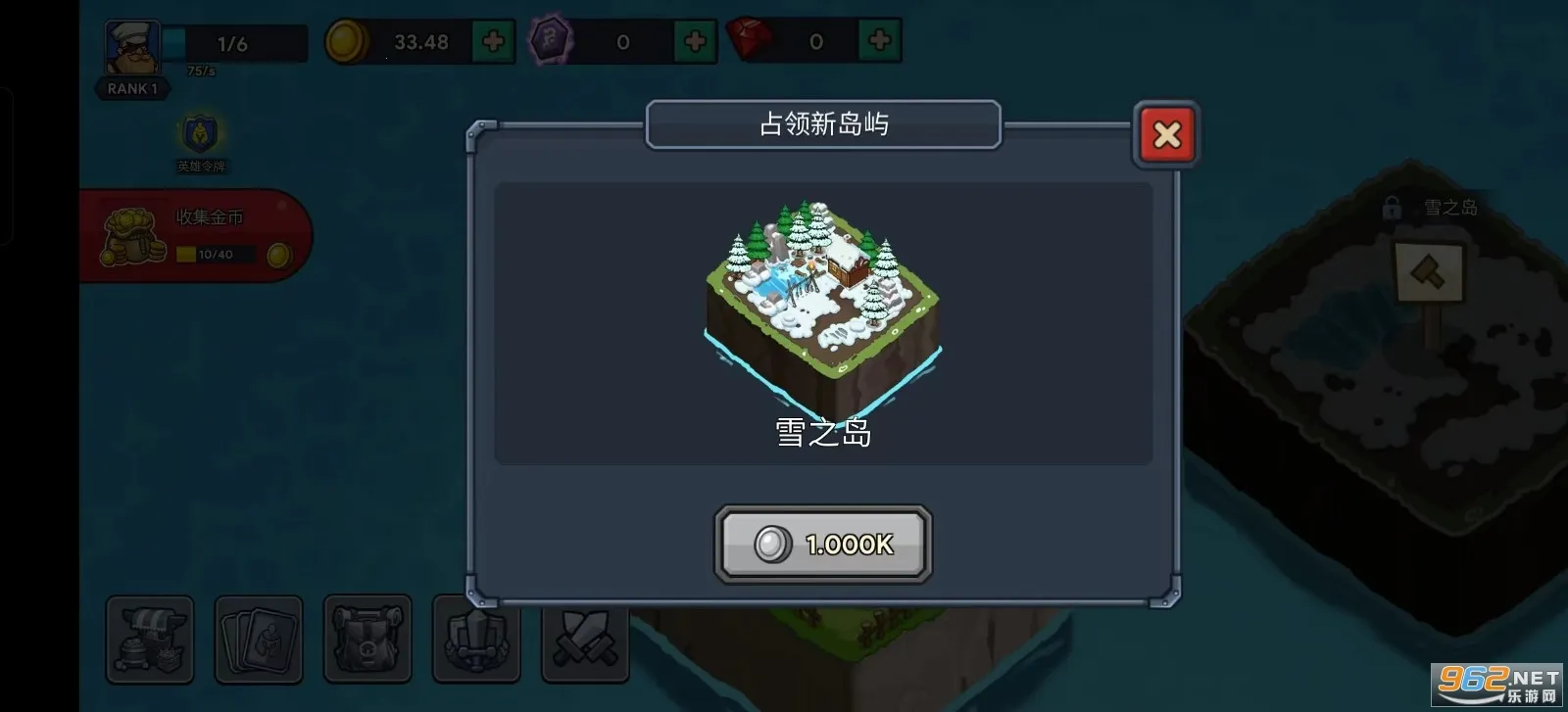1568x712 pixels.
Task: Tap the wooden signpost on the locked island
Action: click(1430, 274)
